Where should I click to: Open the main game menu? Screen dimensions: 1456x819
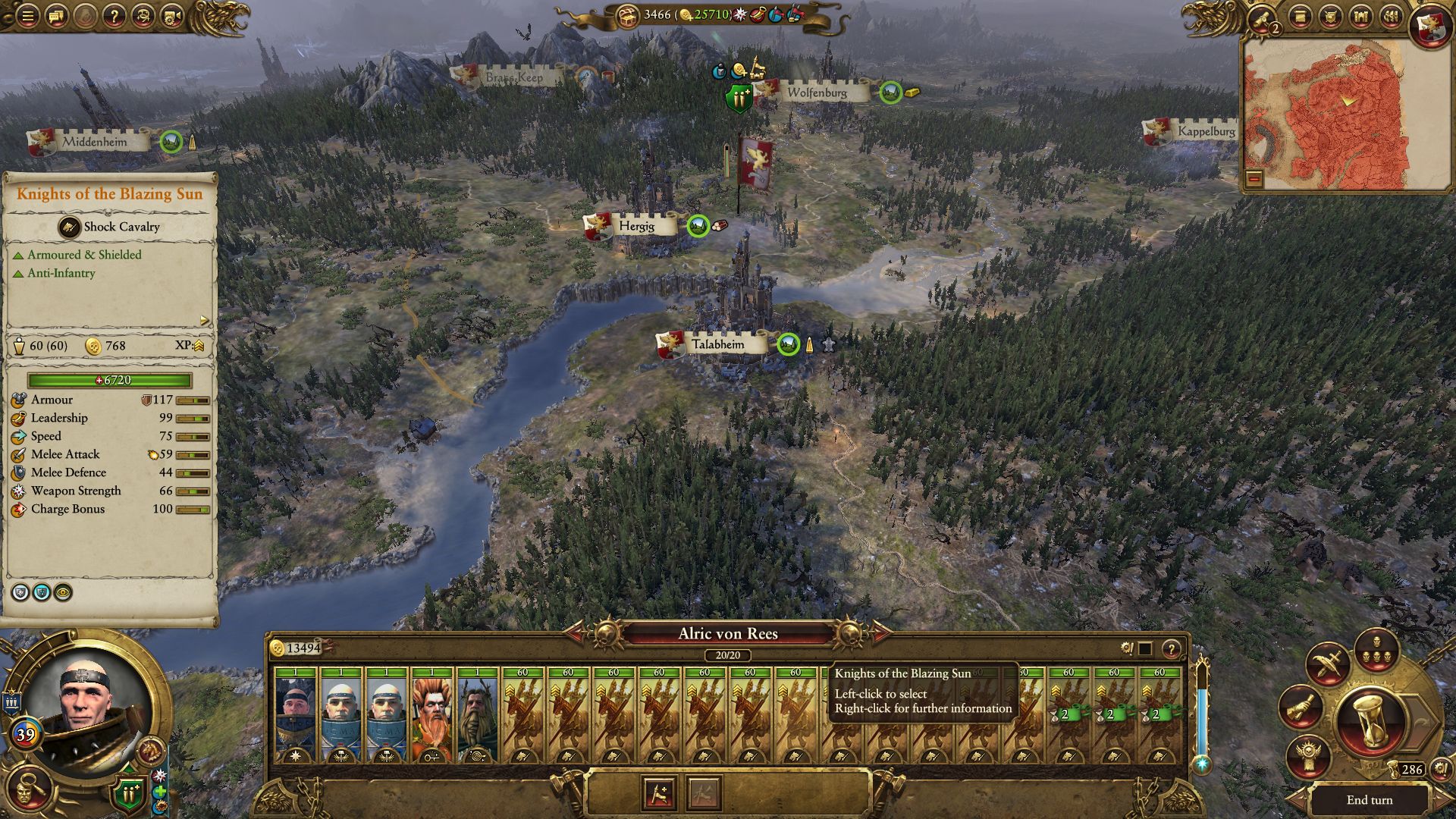coord(27,16)
